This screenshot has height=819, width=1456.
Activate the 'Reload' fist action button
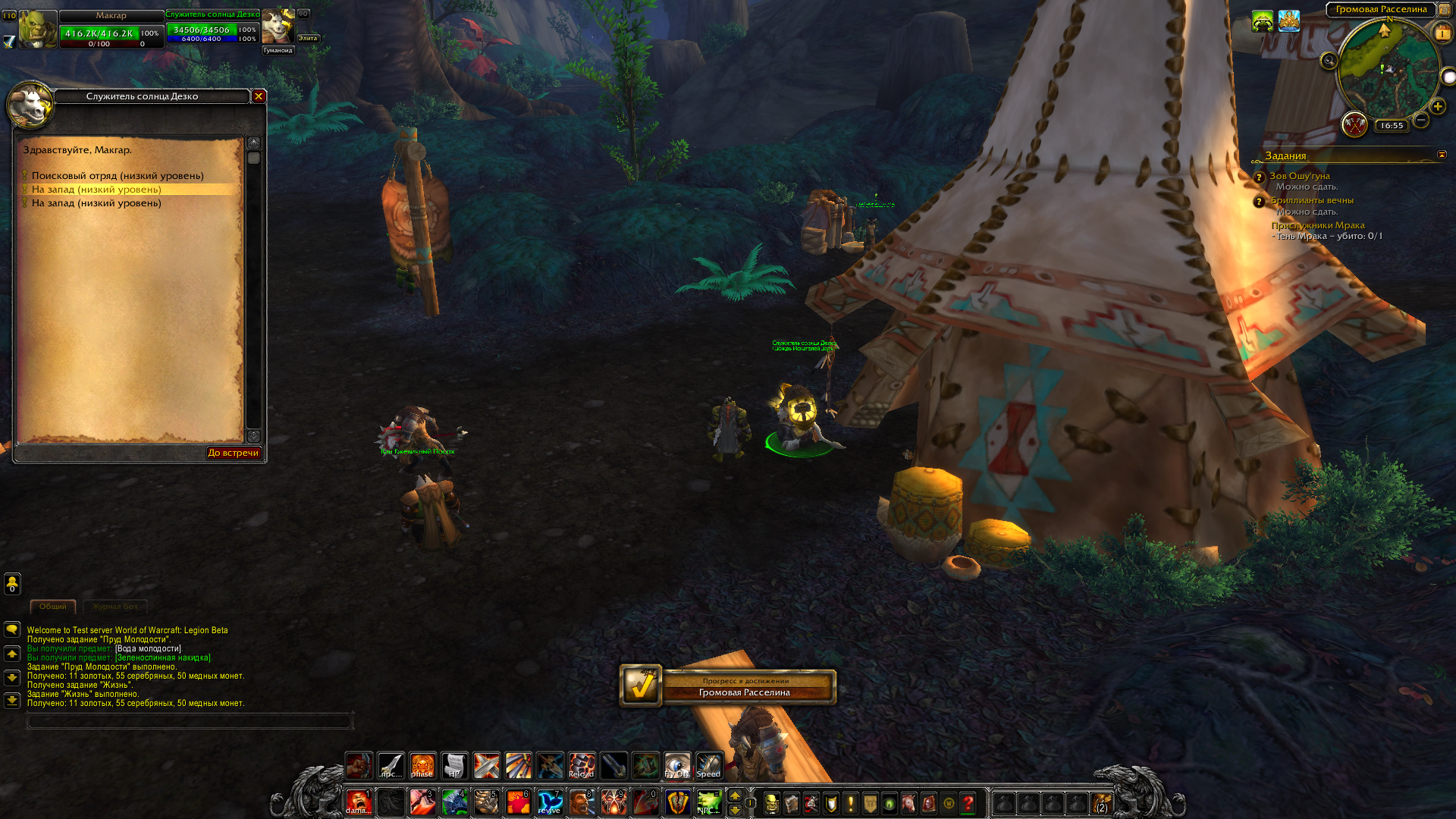click(582, 766)
